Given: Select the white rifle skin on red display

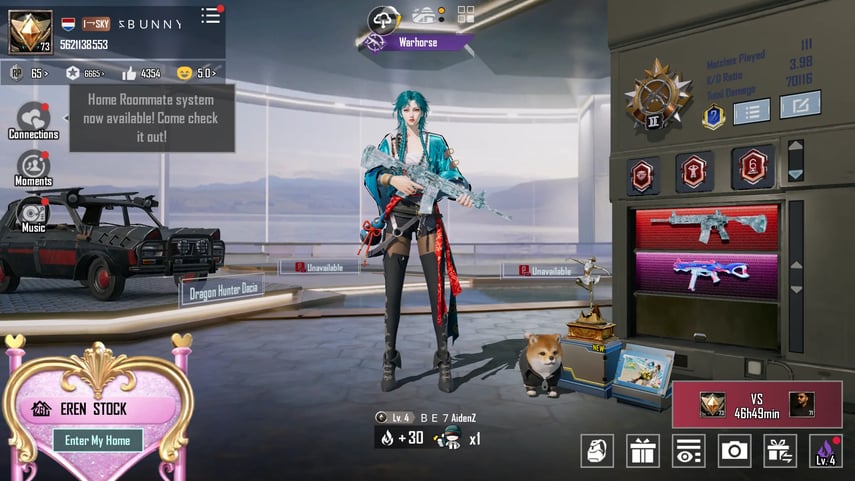Looking at the screenshot, I should pyautogui.click(x=706, y=226).
